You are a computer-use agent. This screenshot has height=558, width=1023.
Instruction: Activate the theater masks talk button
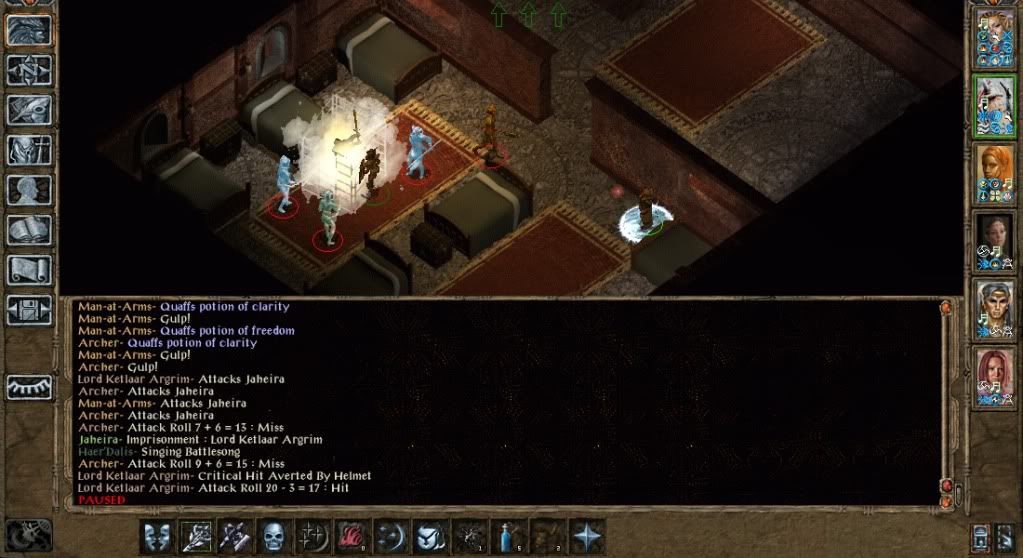[158, 535]
